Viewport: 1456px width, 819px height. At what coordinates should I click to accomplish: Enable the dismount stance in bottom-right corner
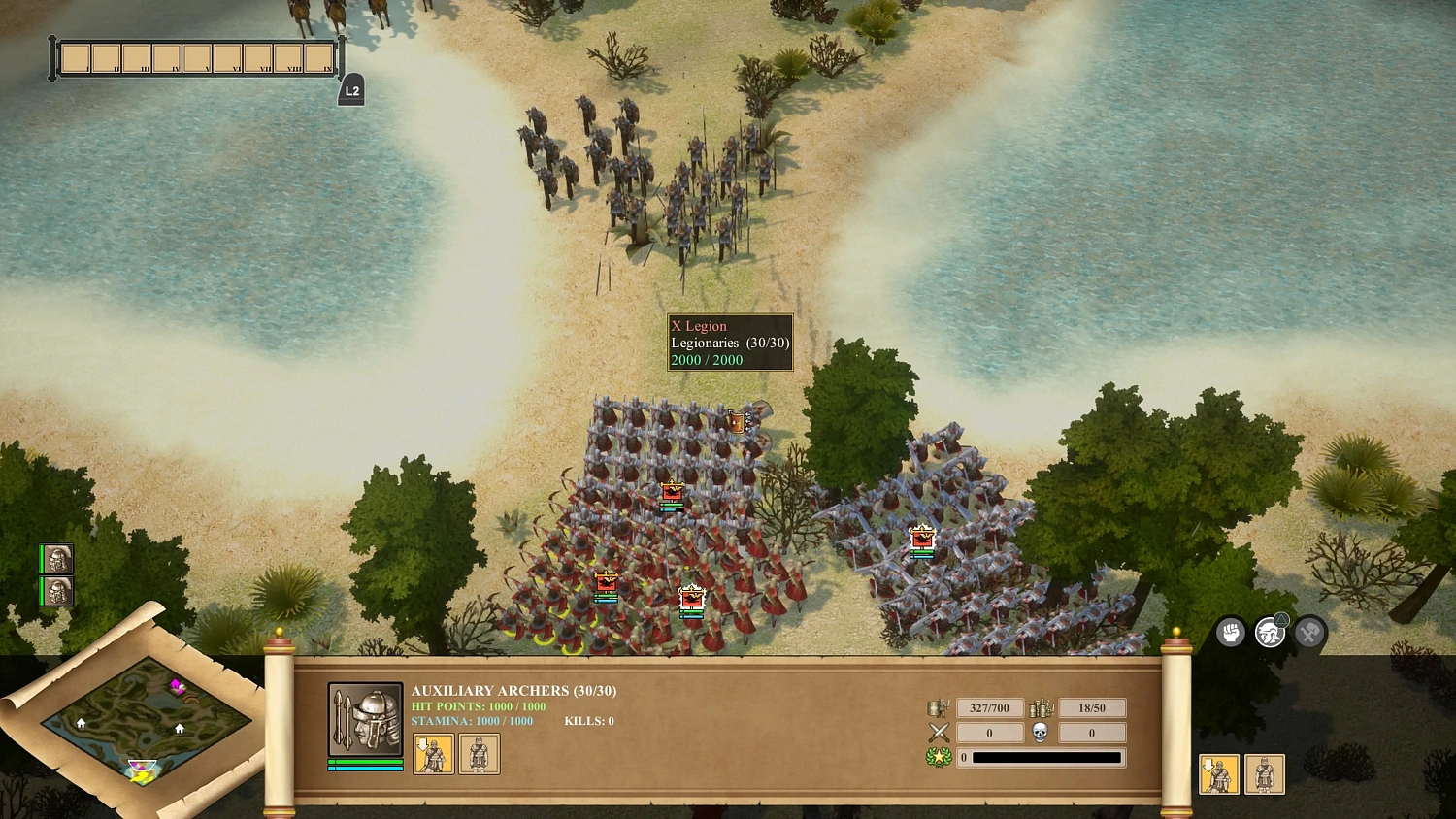click(x=1219, y=774)
